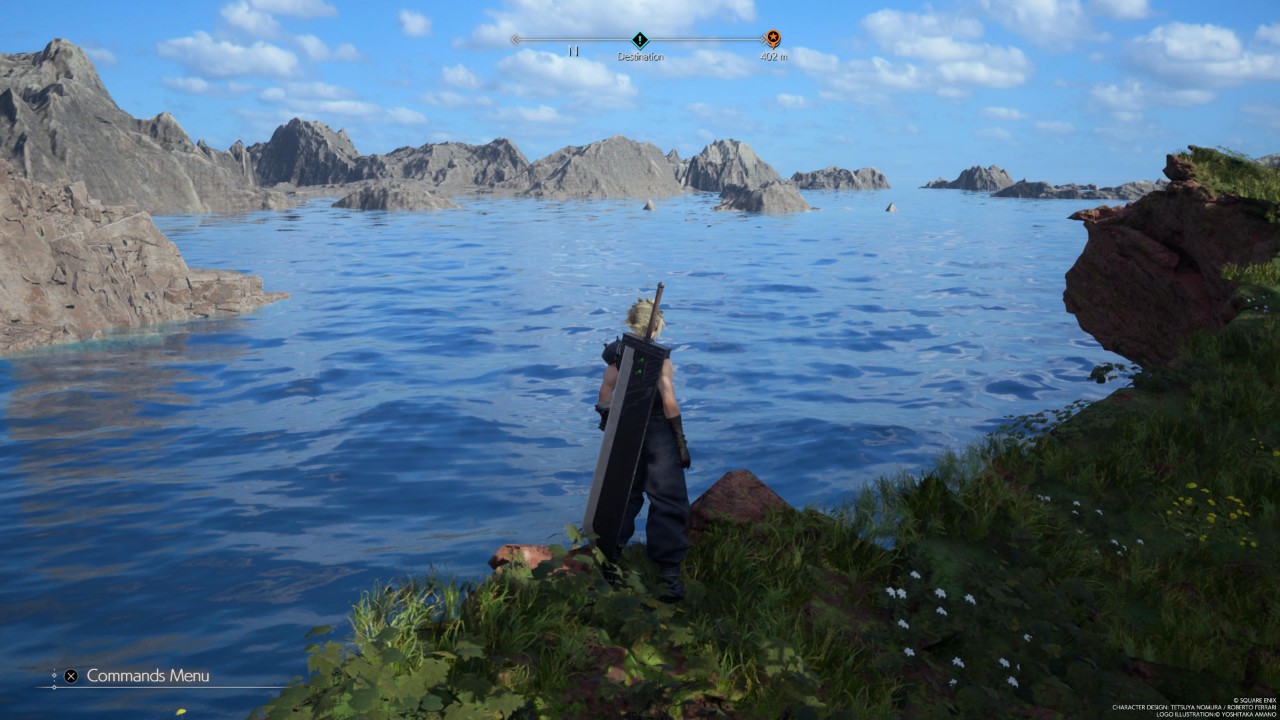This screenshot has width=1280, height=720.
Task: Click the orange star waypoint pin
Action: (772, 39)
